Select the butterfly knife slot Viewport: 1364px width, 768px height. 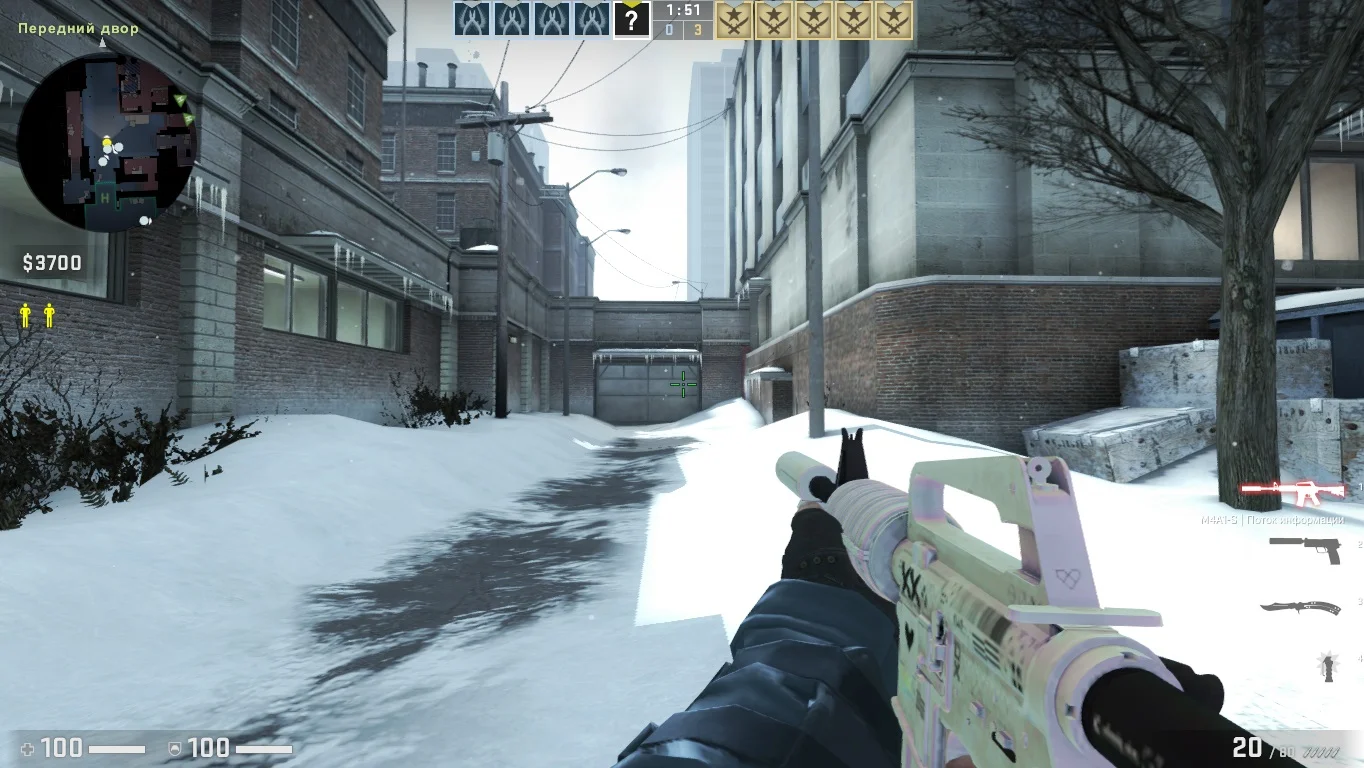(x=1300, y=607)
